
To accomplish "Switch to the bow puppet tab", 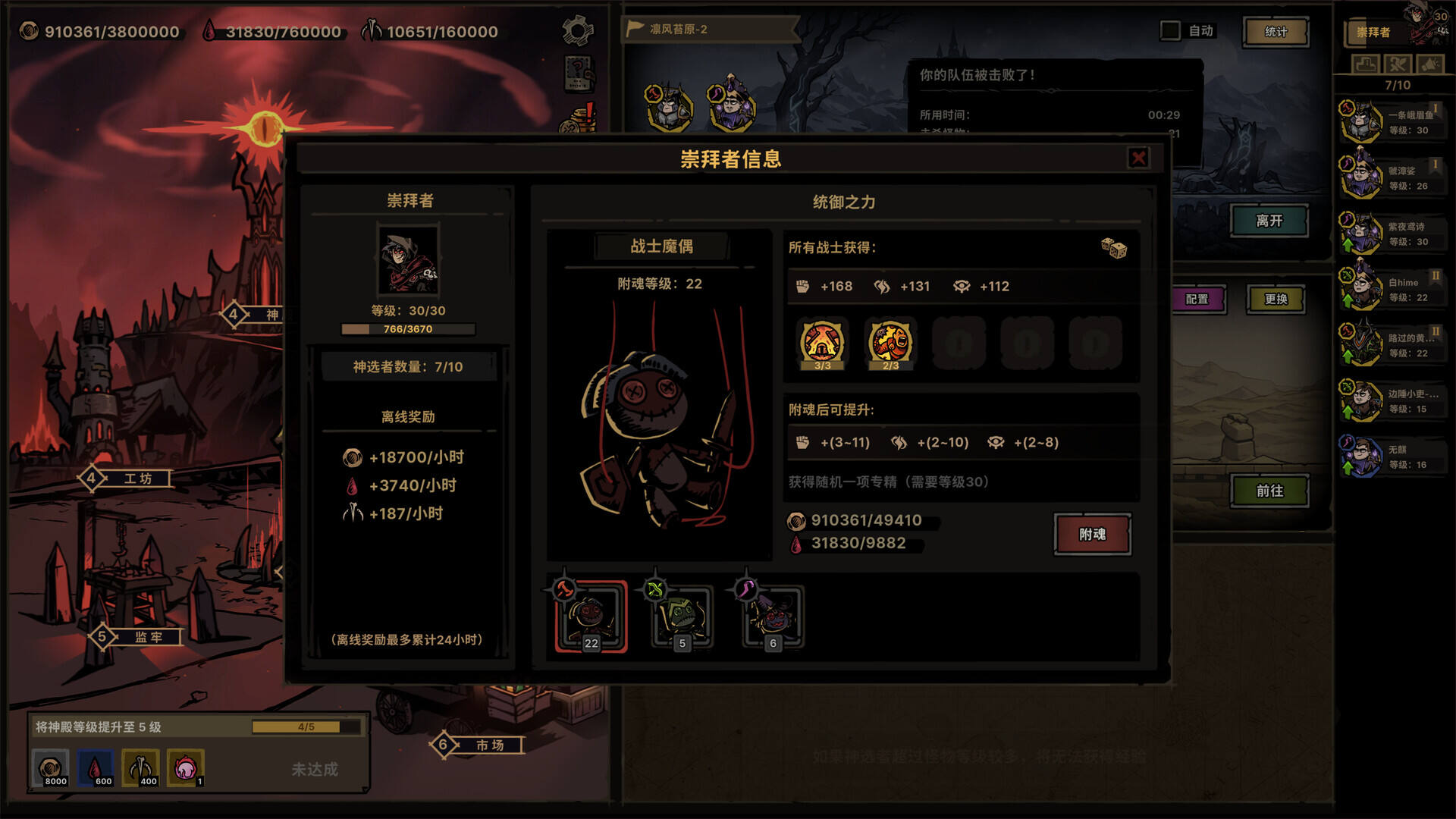I will (681, 616).
